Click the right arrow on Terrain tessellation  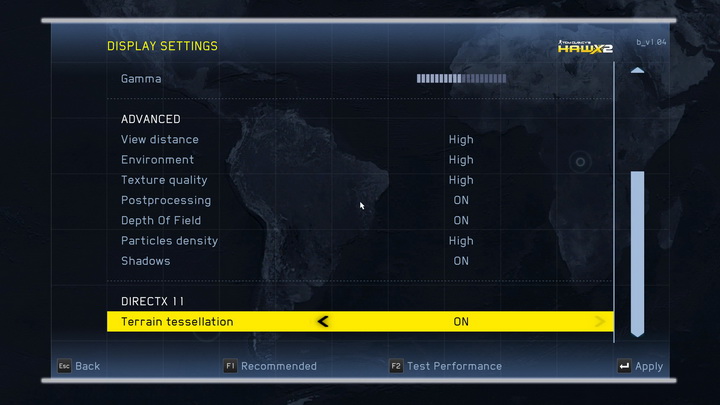tap(600, 322)
